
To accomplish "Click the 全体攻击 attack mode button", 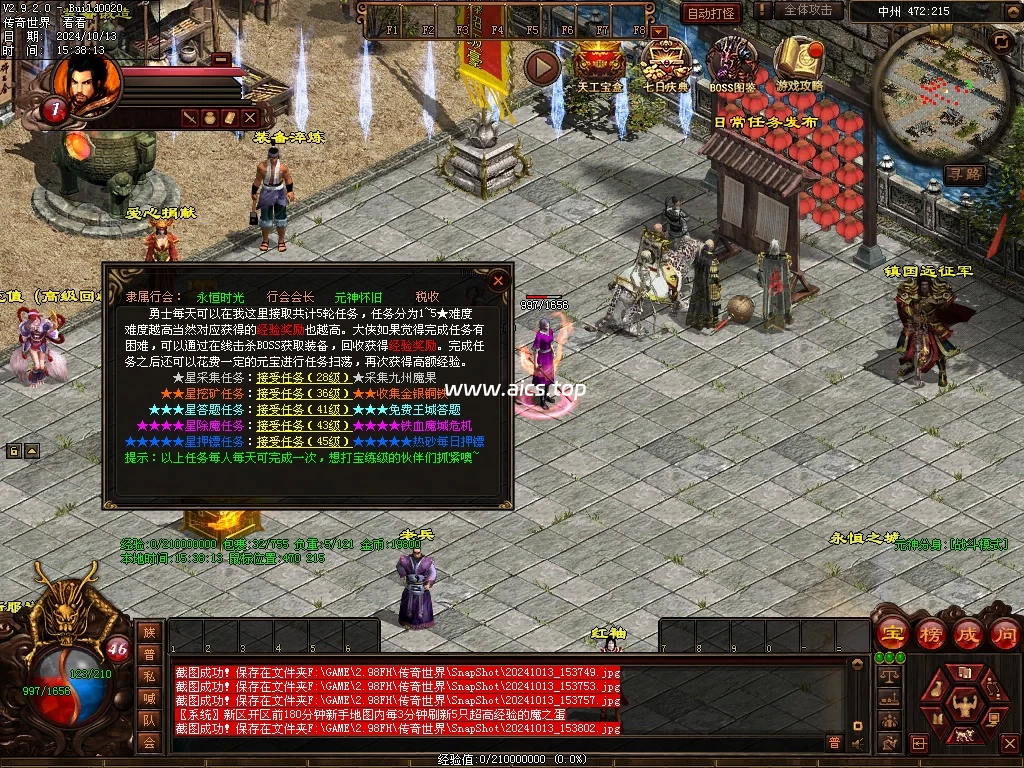I will pyautogui.click(x=808, y=10).
